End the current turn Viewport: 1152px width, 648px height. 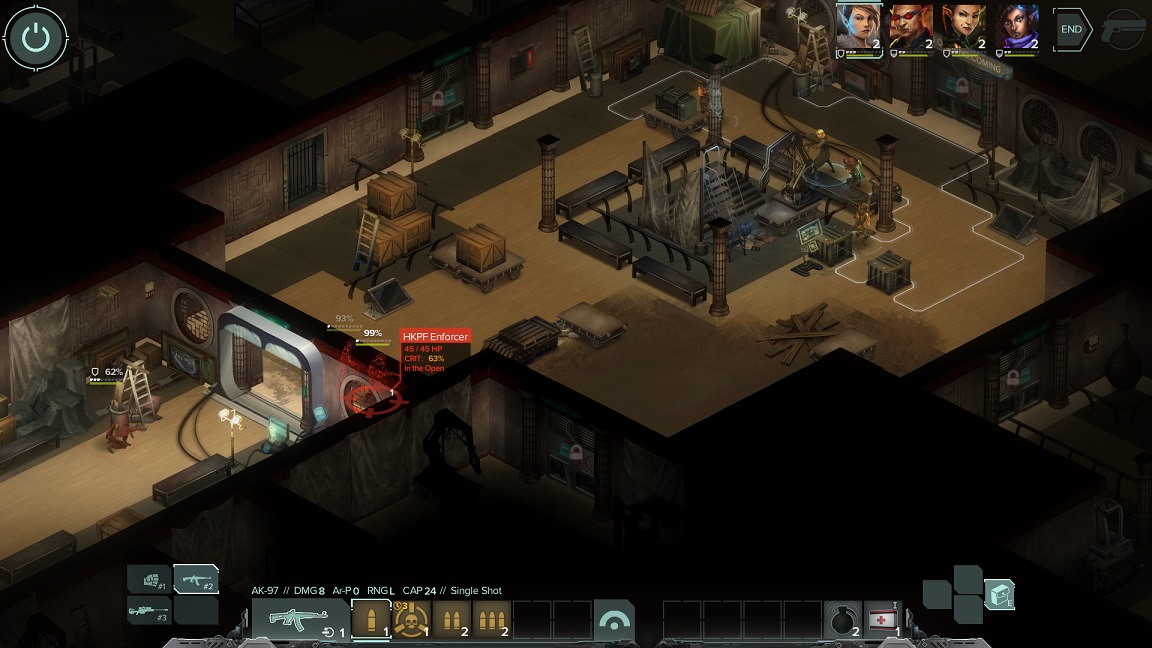[1071, 29]
